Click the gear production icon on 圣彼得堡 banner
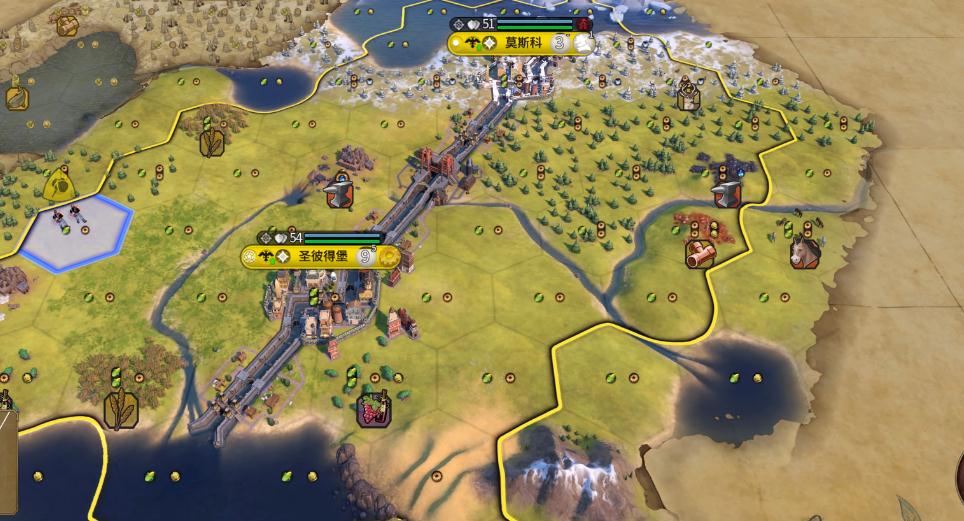The height and width of the screenshot is (521, 964). coord(388,257)
